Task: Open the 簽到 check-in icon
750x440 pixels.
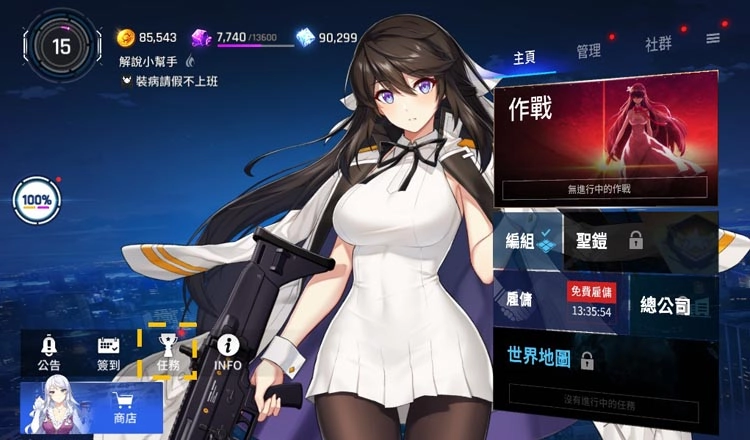Action: (x=109, y=353)
